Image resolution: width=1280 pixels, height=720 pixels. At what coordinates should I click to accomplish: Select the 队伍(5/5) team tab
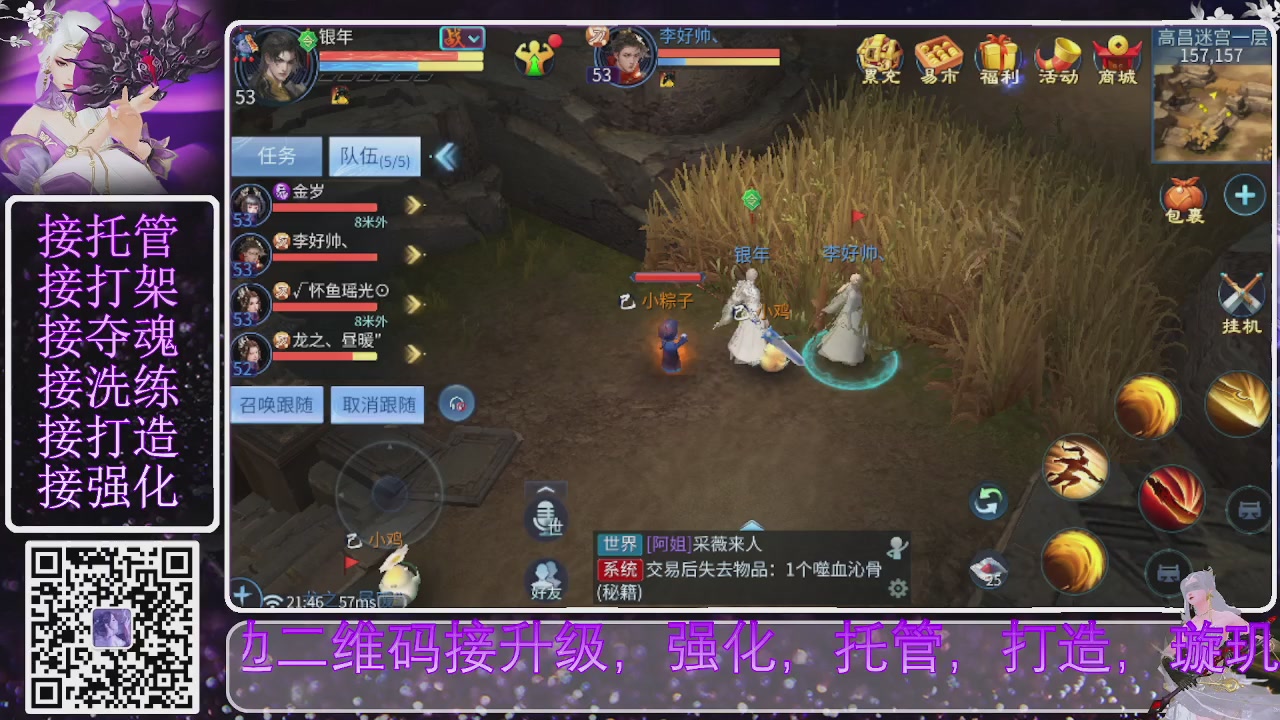point(374,157)
